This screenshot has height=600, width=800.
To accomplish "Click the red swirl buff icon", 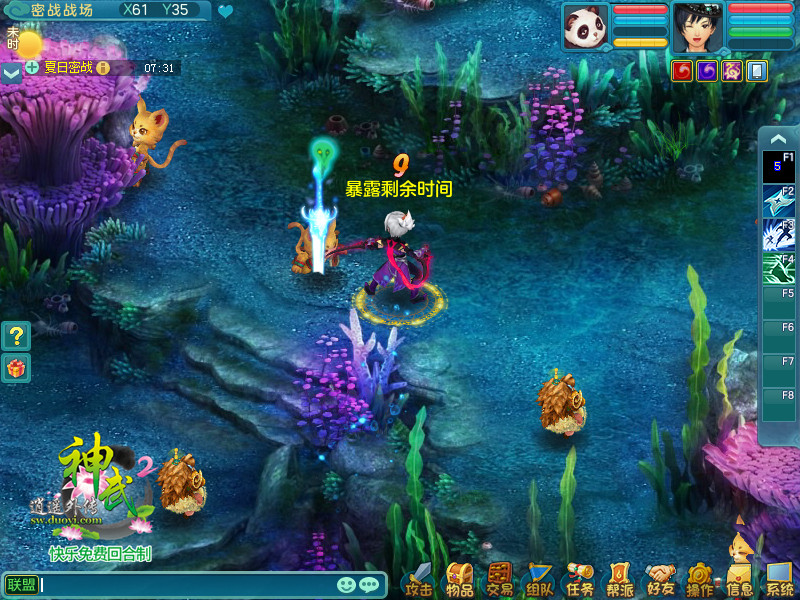I will pyautogui.click(x=682, y=71).
